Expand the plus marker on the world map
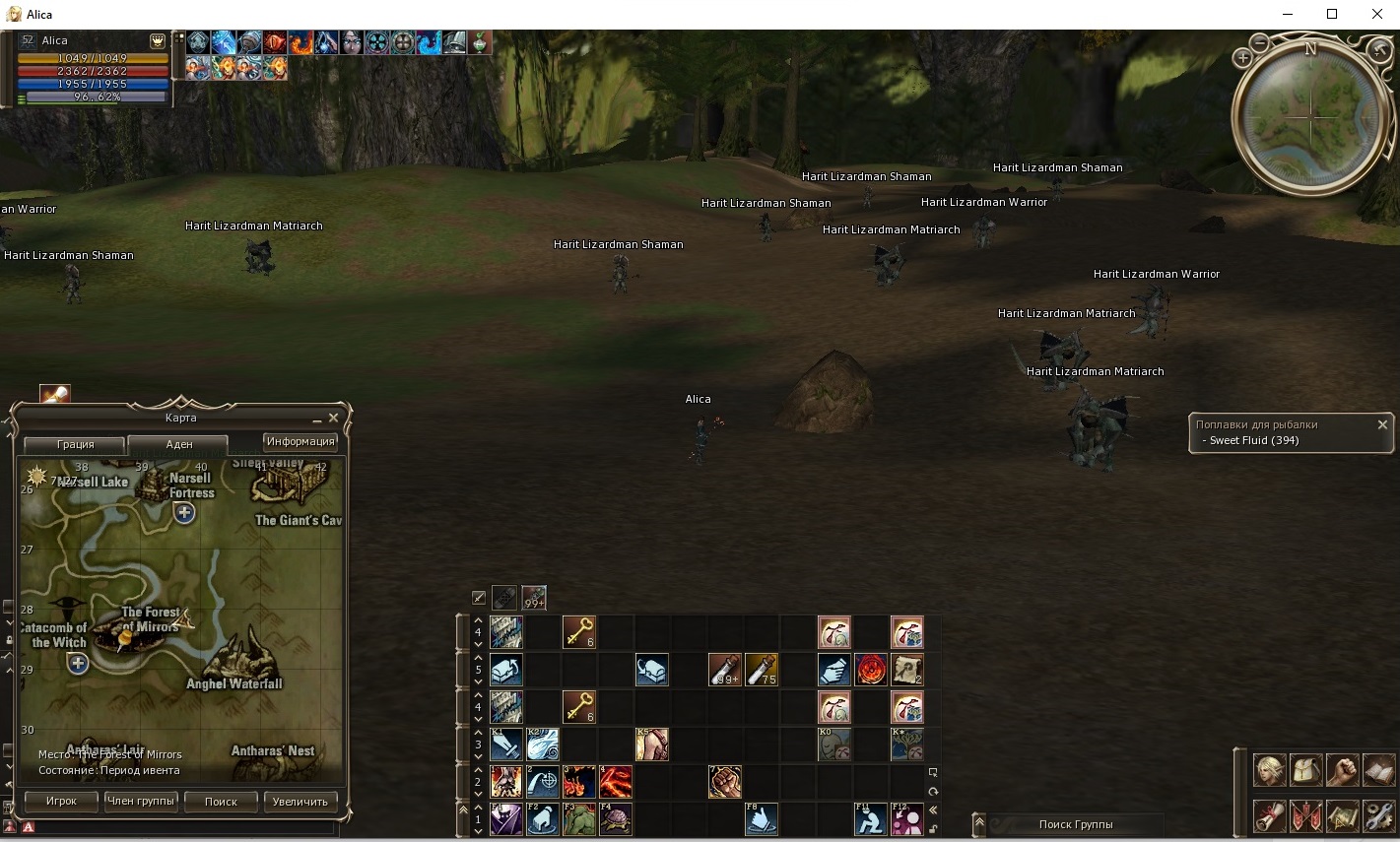1400x842 pixels. click(x=183, y=512)
